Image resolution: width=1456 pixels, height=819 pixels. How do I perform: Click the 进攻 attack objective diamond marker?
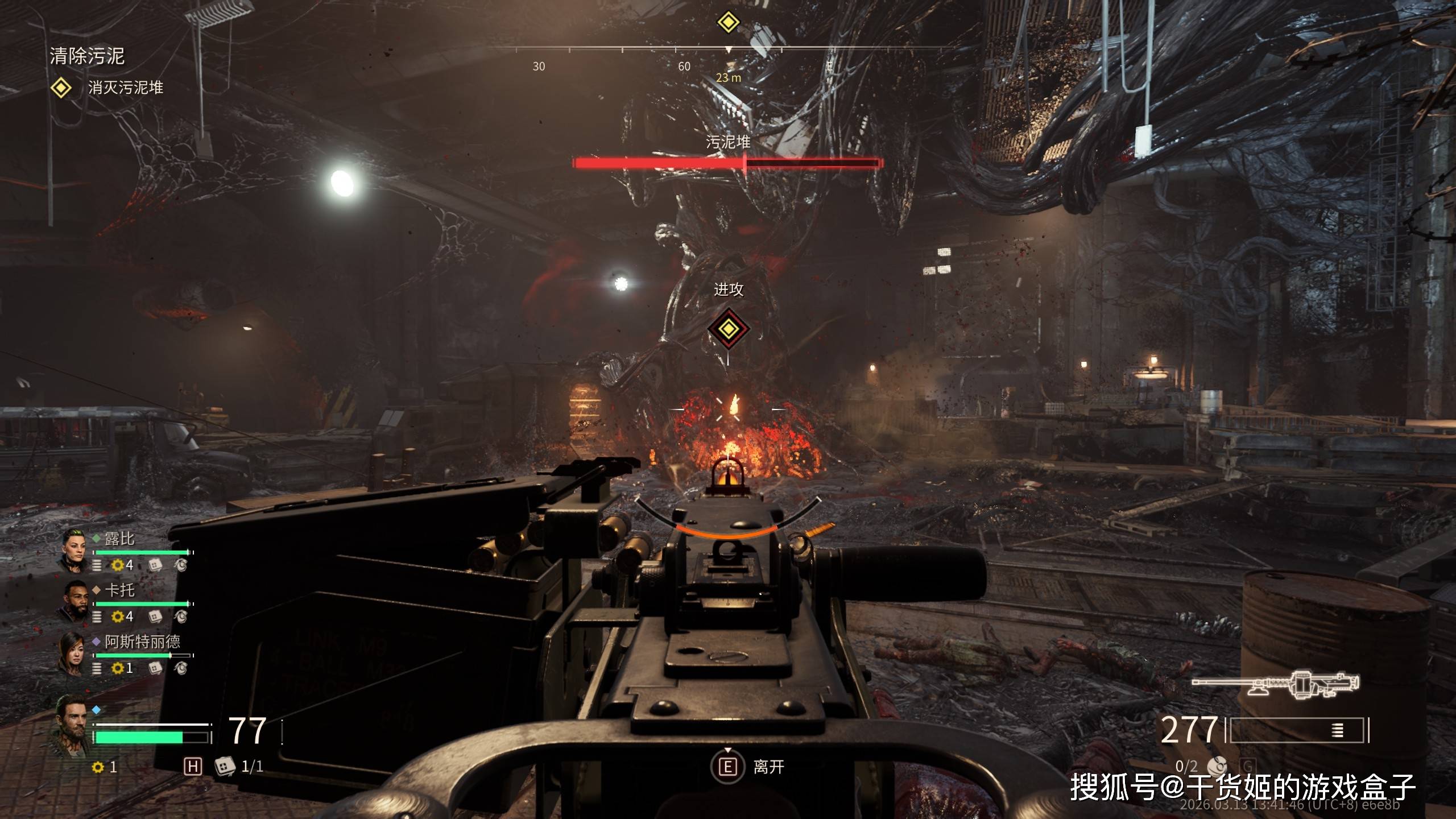(x=728, y=329)
